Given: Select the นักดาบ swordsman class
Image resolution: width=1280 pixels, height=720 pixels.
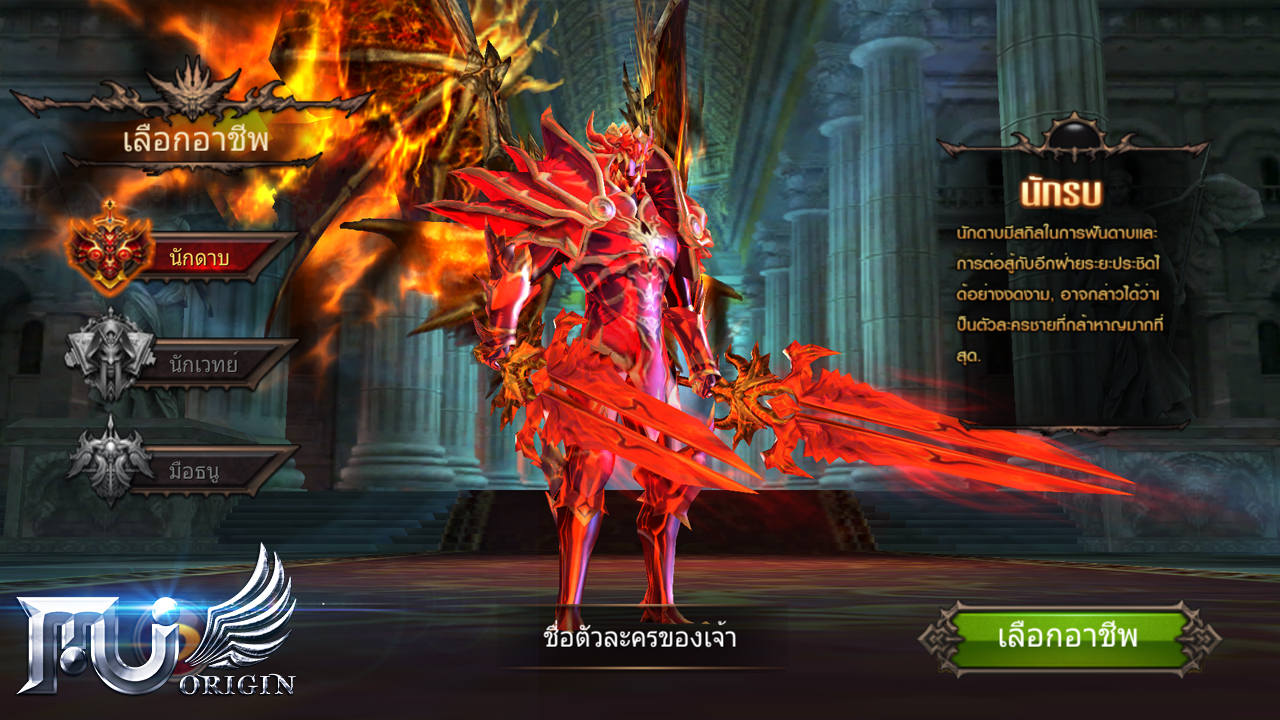Looking at the screenshot, I should click(x=200, y=258).
